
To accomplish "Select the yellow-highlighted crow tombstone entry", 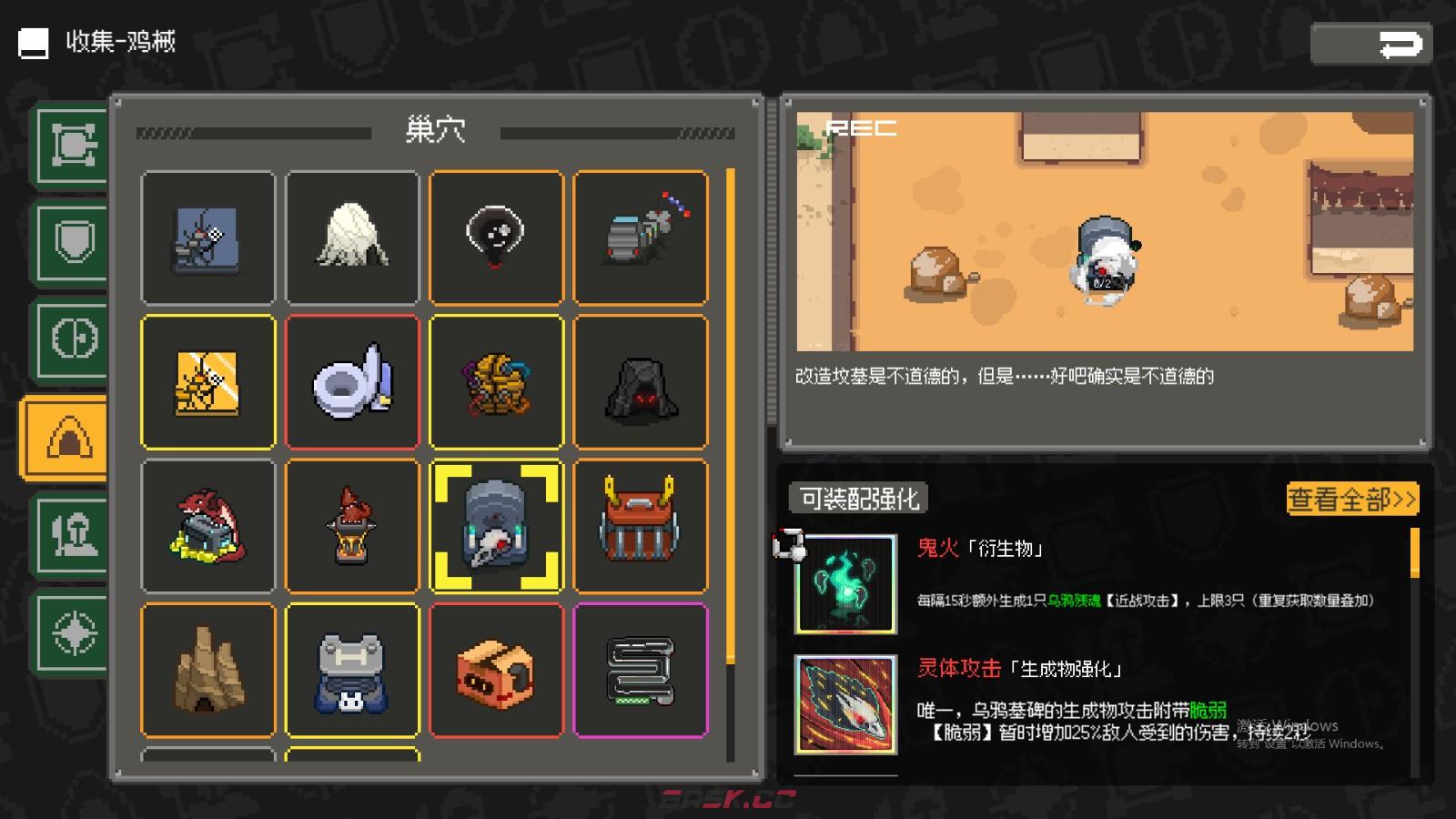I will [497, 526].
